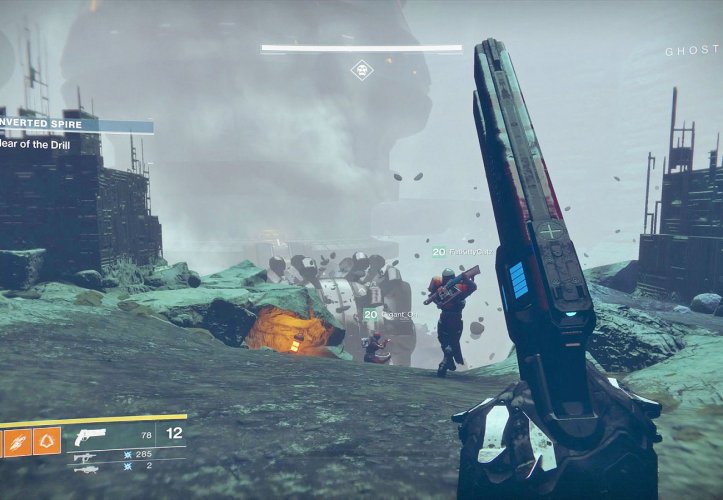Click the boss skull marker icon
Viewport: 723px width, 500px height.
pos(361,69)
